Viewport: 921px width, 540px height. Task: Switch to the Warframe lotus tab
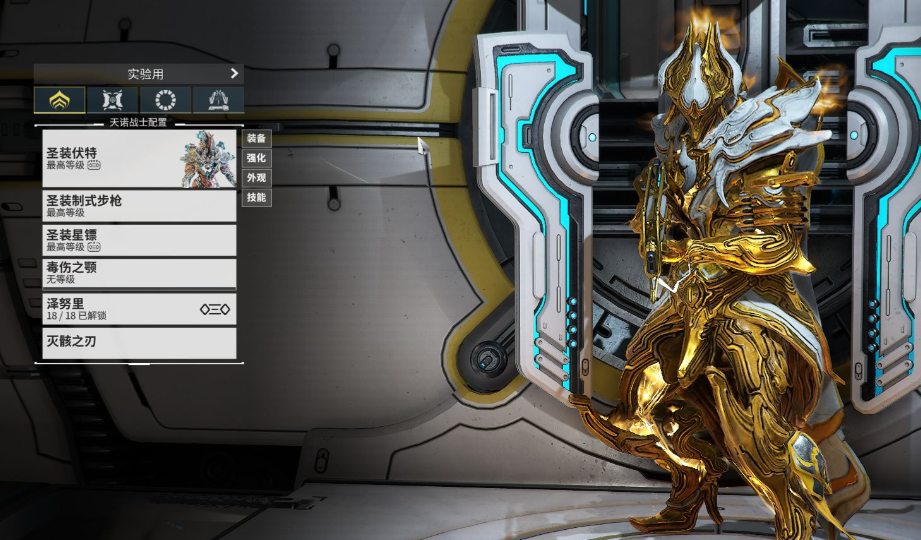pyautogui.click(x=60, y=100)
